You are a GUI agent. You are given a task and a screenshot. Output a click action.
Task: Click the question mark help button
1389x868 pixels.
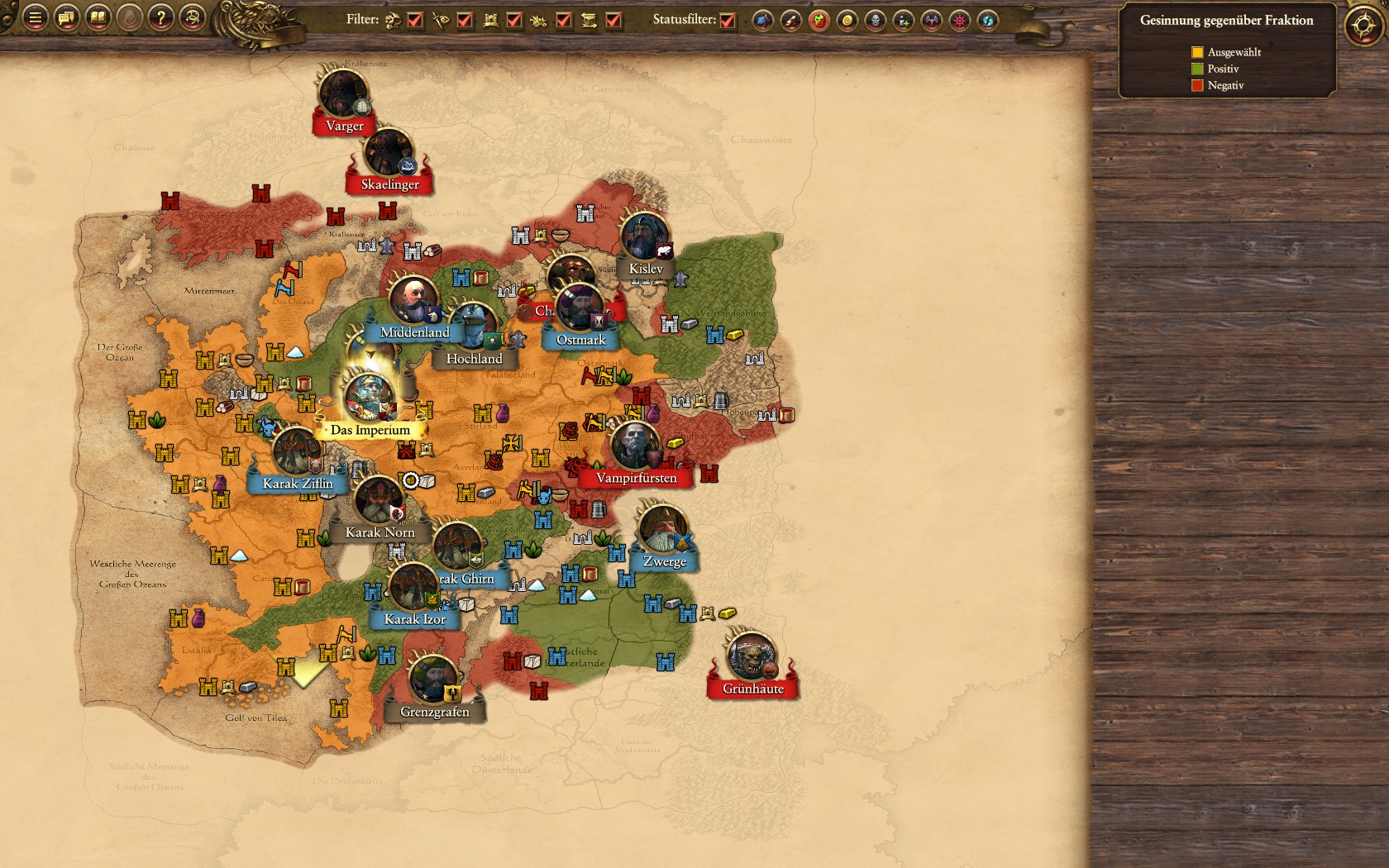pos(160,17)
